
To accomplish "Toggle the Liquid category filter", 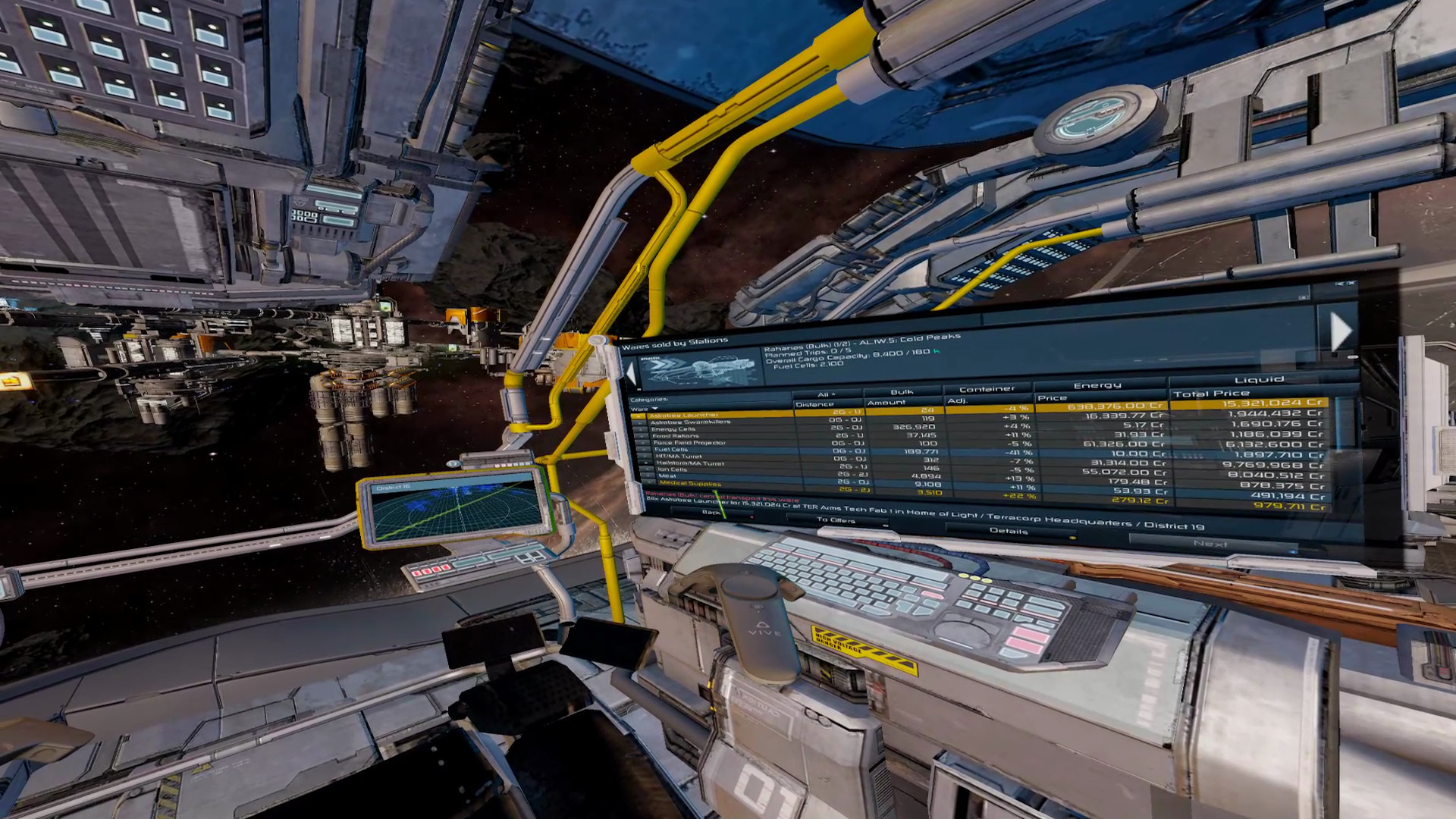I will pos(1259,378).
